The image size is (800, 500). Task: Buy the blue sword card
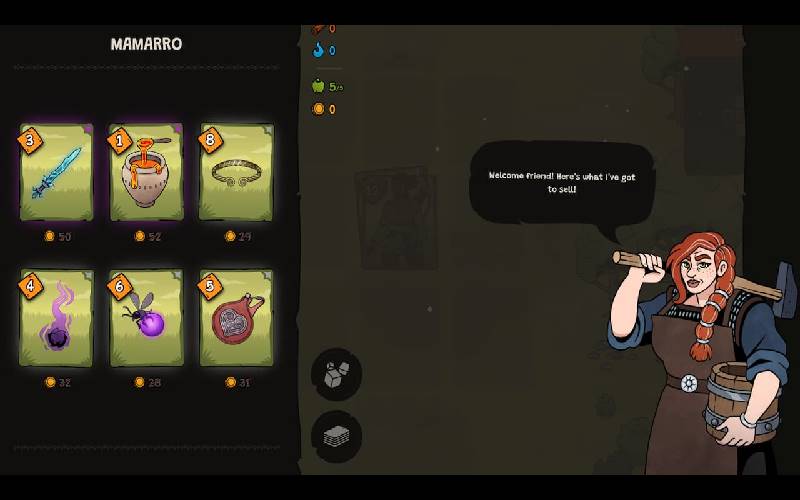(56, 172)
